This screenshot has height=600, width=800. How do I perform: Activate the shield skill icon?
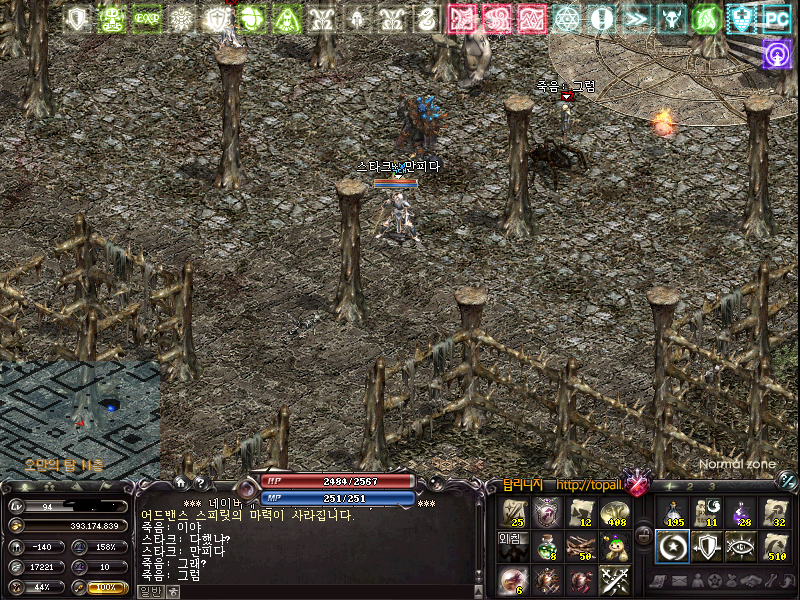pos(706,546)
